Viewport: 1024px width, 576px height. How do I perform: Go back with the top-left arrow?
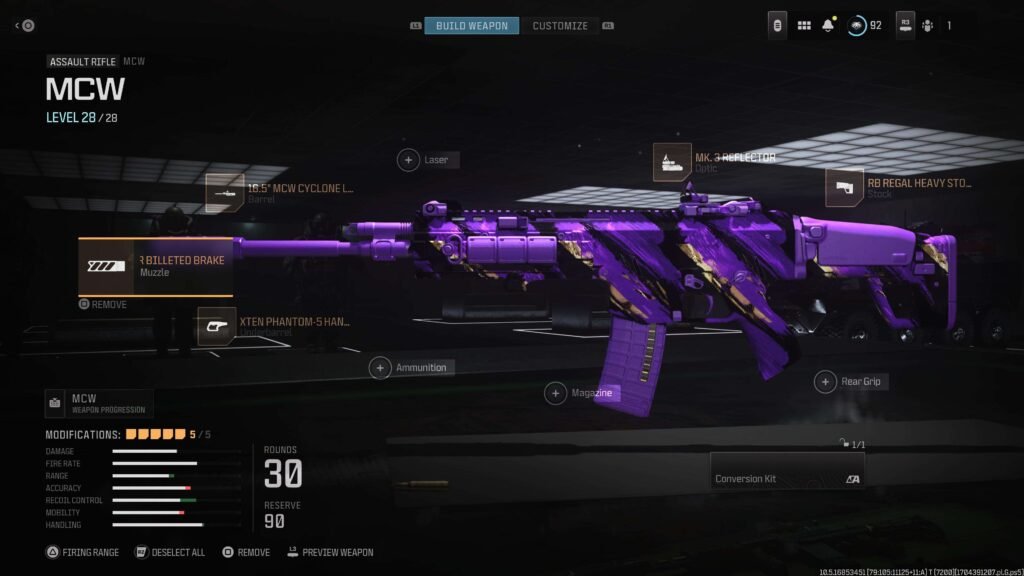[24, 25]
